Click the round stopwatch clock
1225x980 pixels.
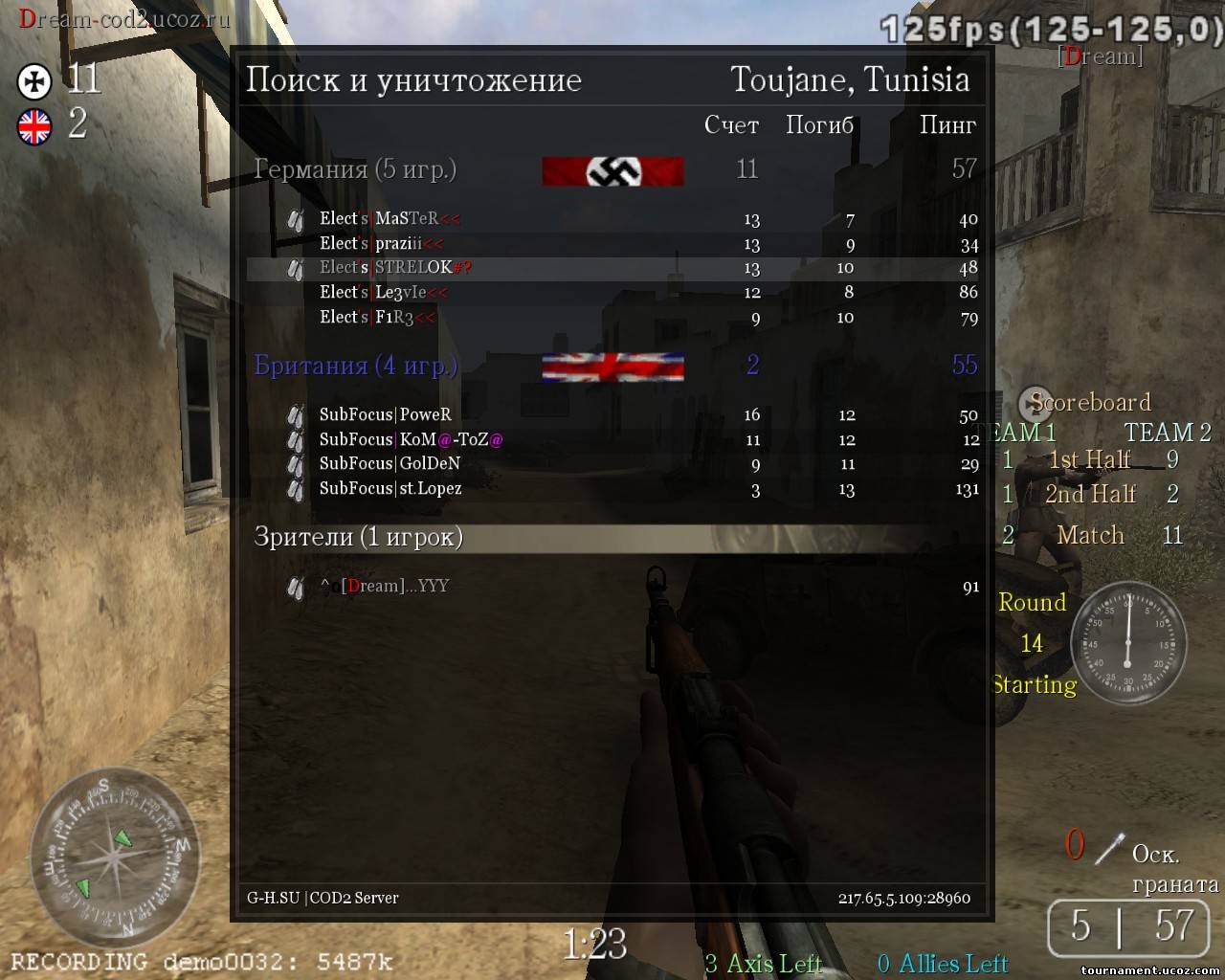[1127, 640]
